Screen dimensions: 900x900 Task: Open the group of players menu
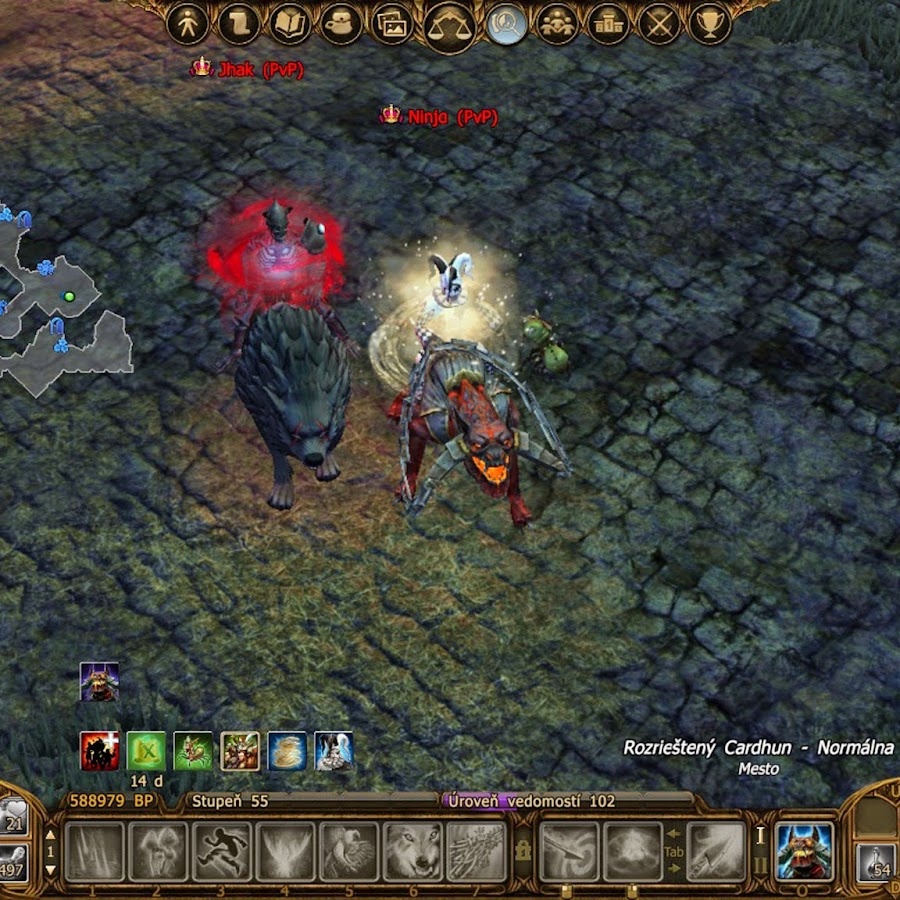(x=557, y=24)
